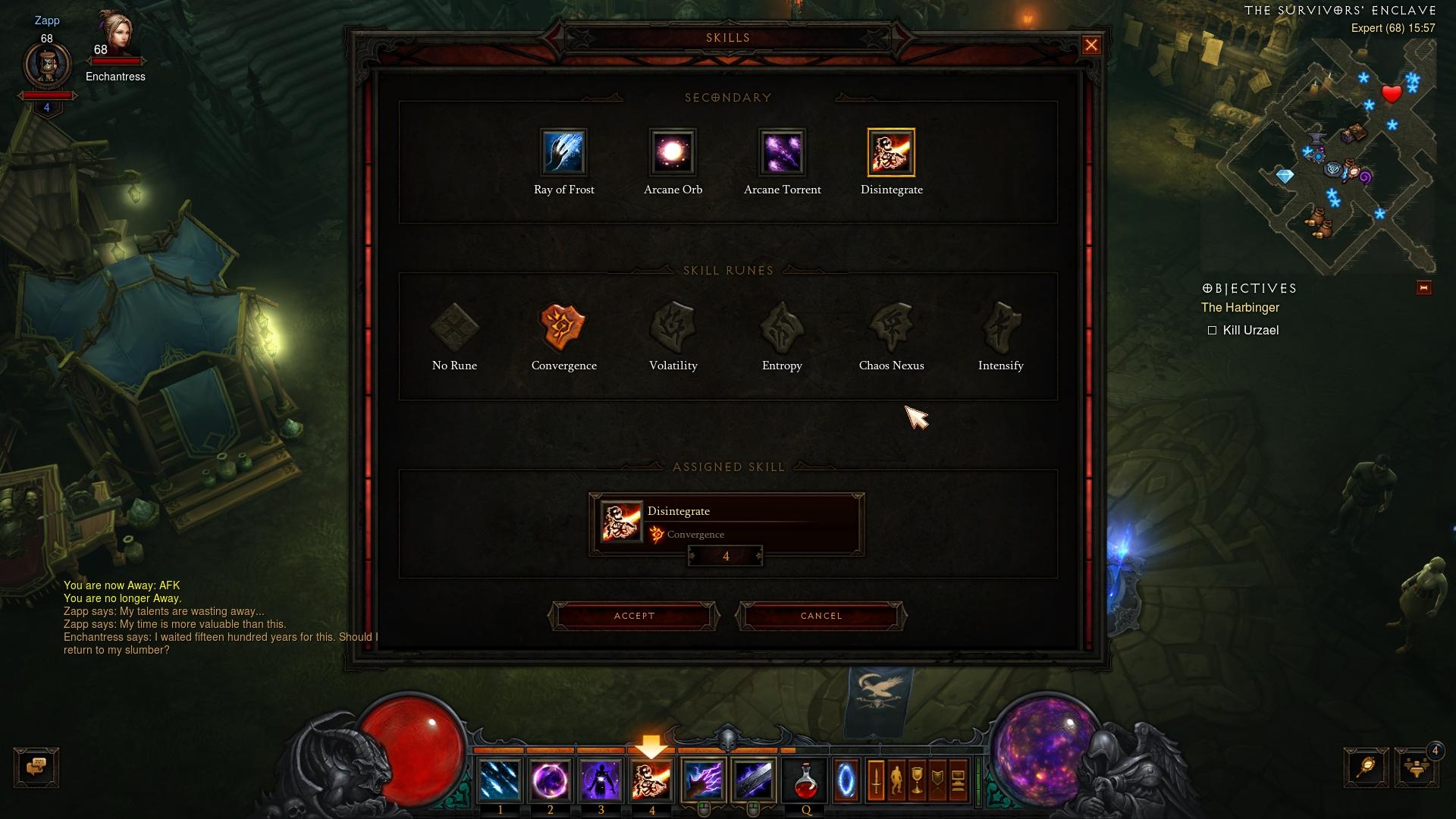The image size is (1456, 819).
Task: Cancel the skill change
Action: (x=821, y=616)
